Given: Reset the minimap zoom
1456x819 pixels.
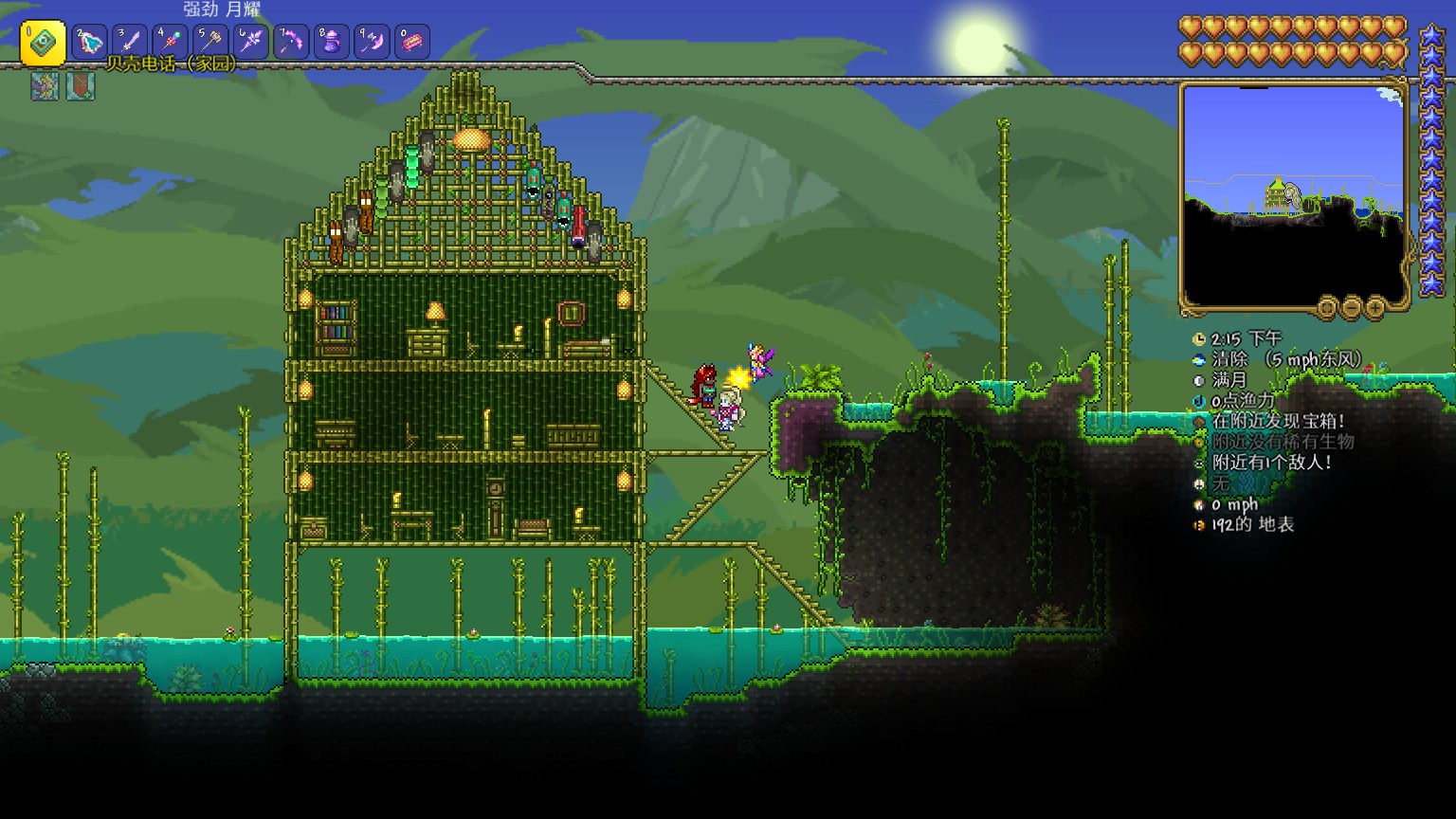Looking at the screenshot, I should pyautogui.click(x=1327, y=307).
